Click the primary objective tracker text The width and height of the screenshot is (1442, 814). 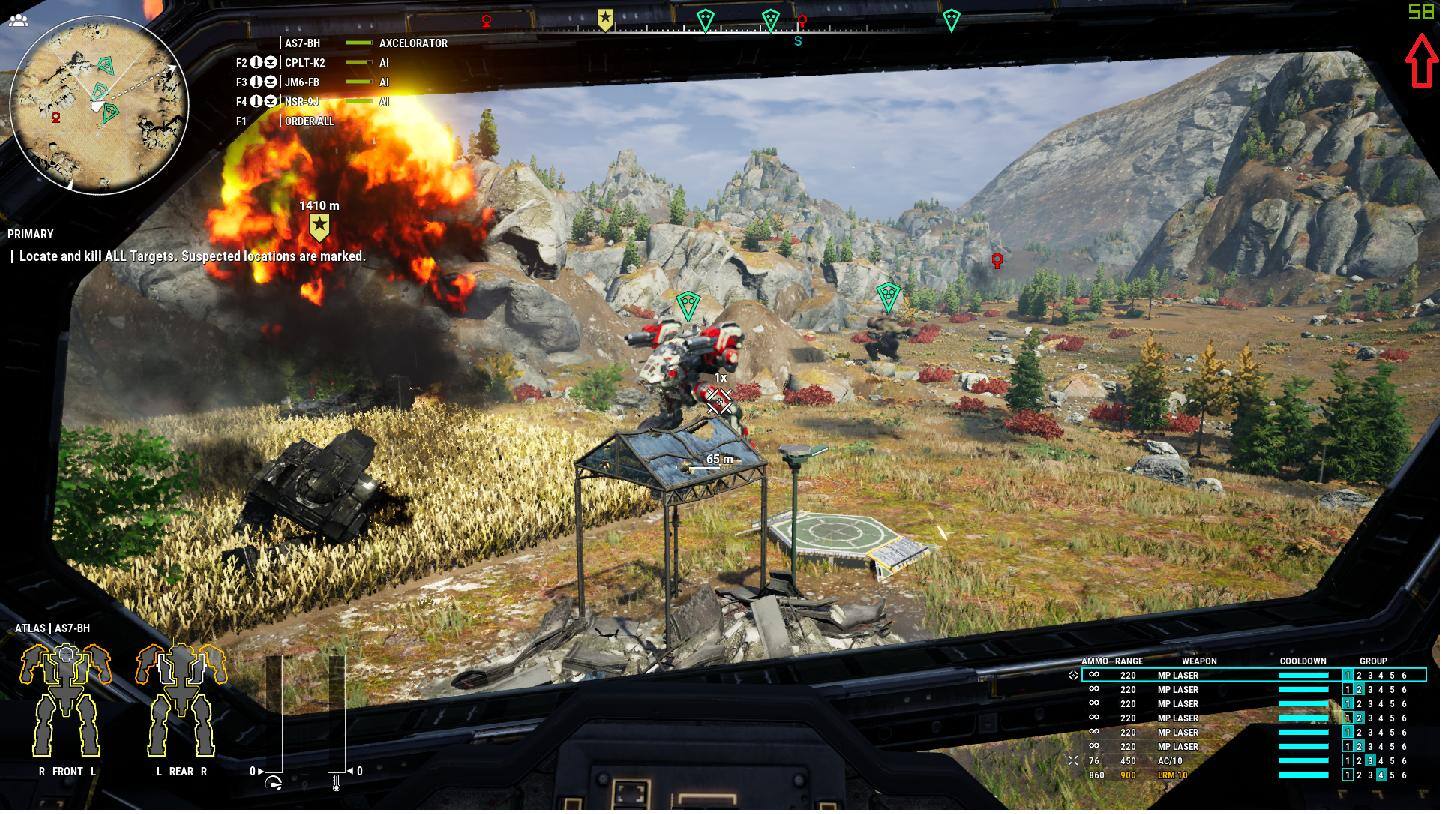191,256
